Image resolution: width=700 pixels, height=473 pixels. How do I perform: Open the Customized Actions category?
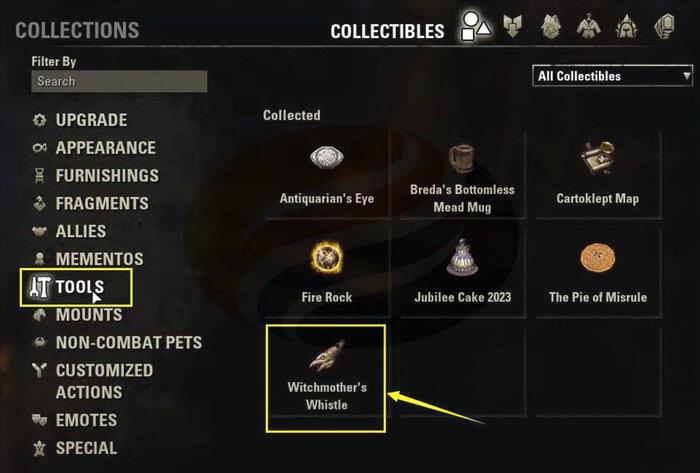click(x=104, y=381)
